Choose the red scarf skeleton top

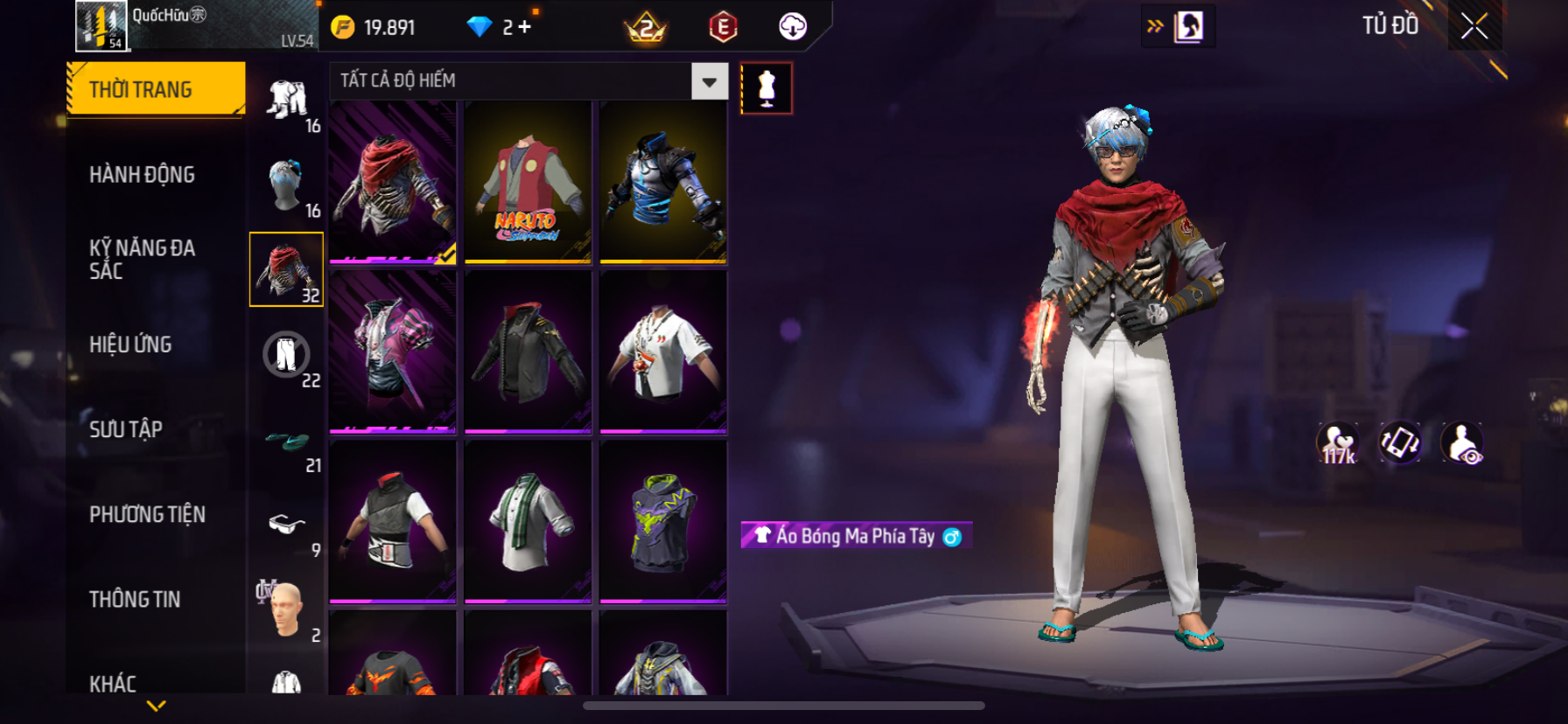click(x=393, y=182)
